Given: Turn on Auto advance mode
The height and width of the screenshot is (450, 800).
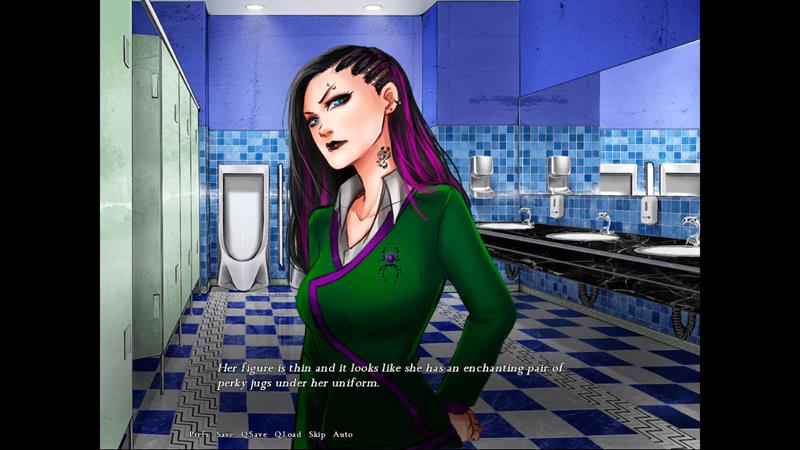Looking at the screenshot, I should (x=343, y=434).
